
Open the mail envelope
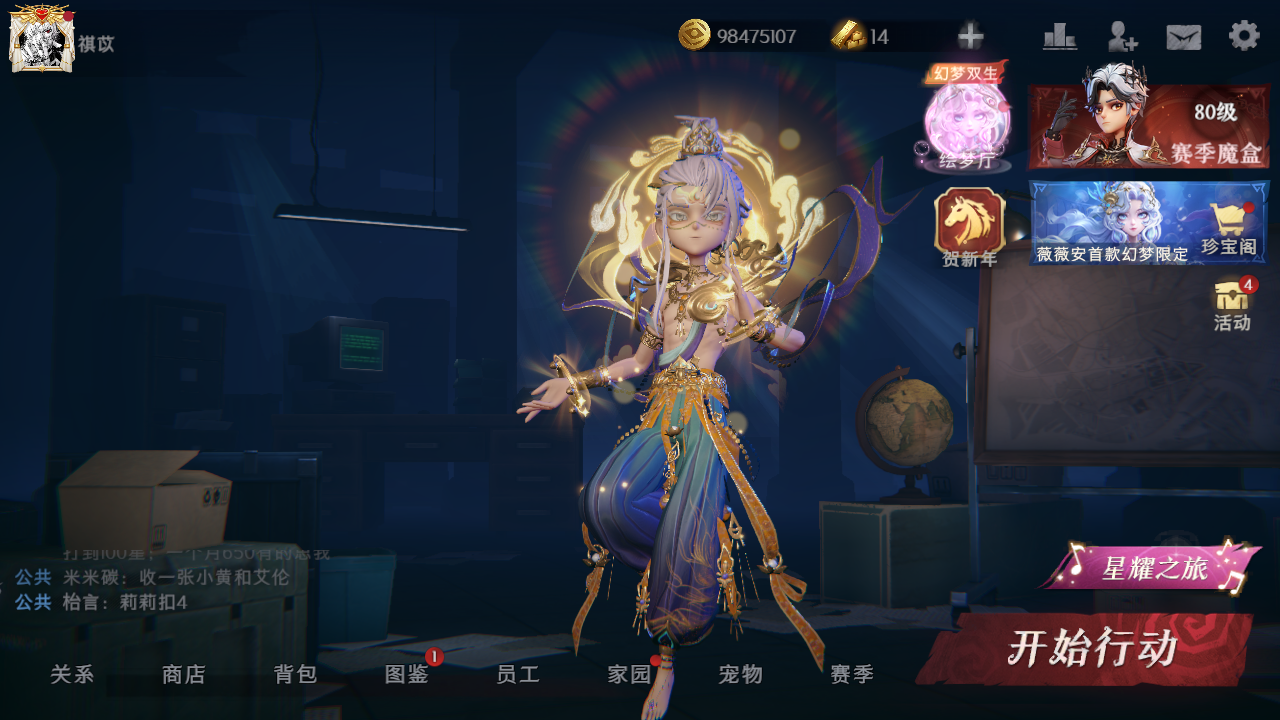(x=1183, y=37)
